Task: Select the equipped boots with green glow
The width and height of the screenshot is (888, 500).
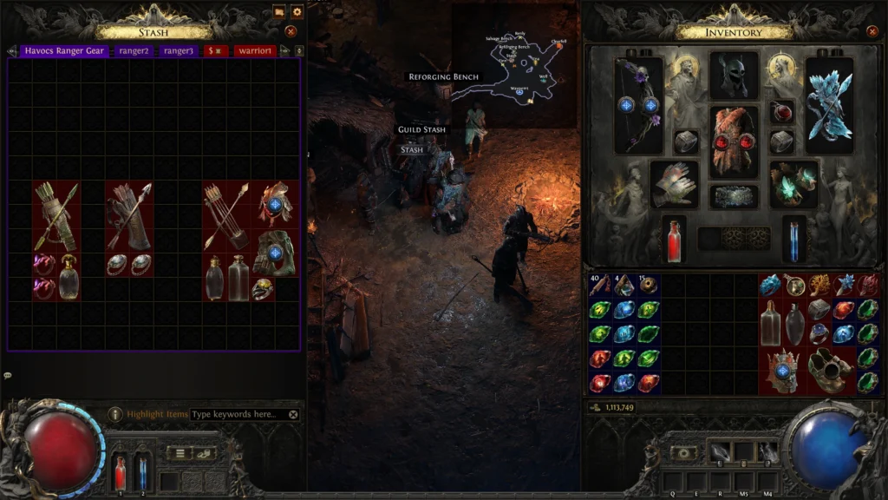Action: 792,185
